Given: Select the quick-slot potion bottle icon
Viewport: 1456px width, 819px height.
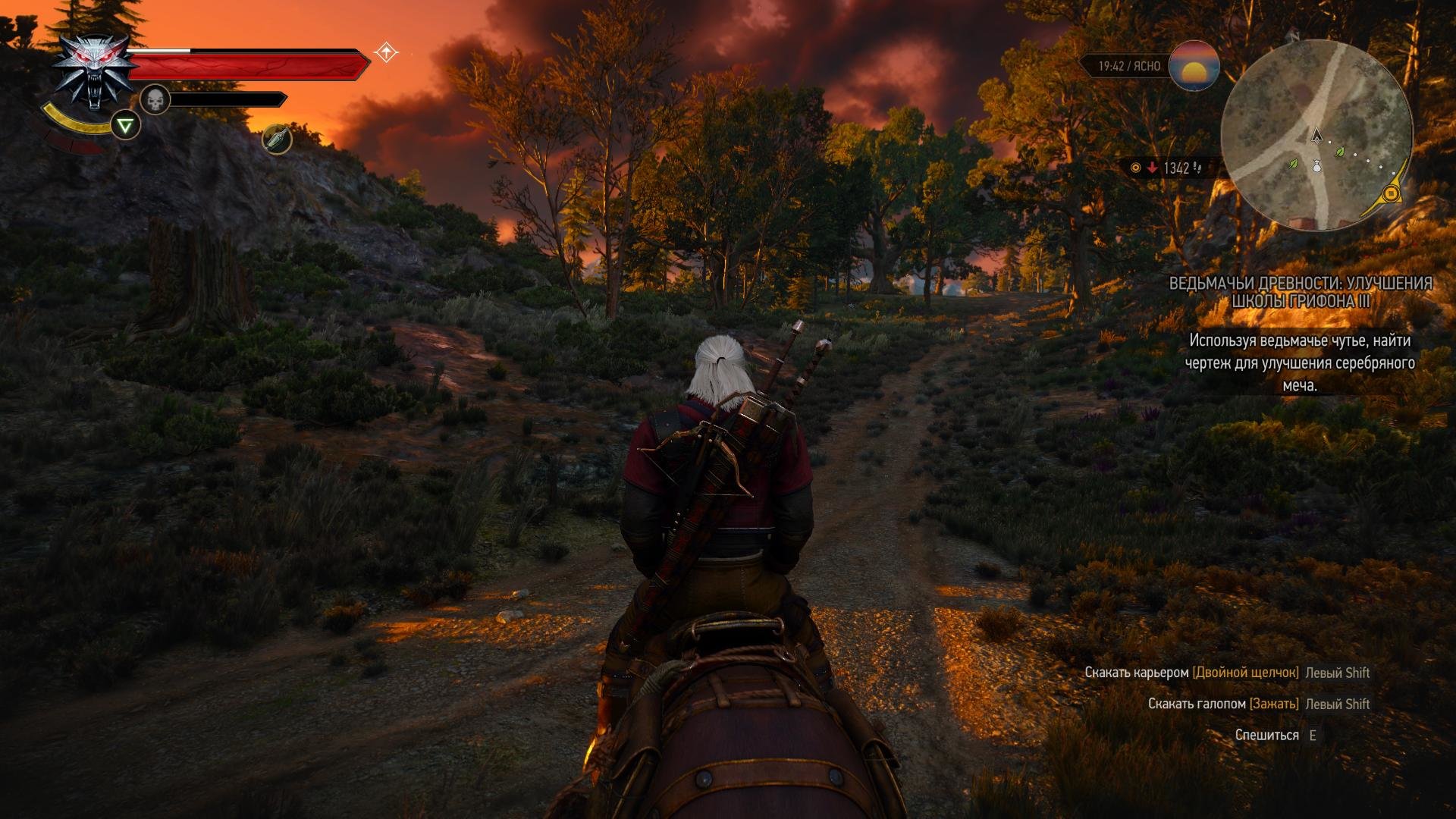Looking at the screenshot, I should coord(278,139).
